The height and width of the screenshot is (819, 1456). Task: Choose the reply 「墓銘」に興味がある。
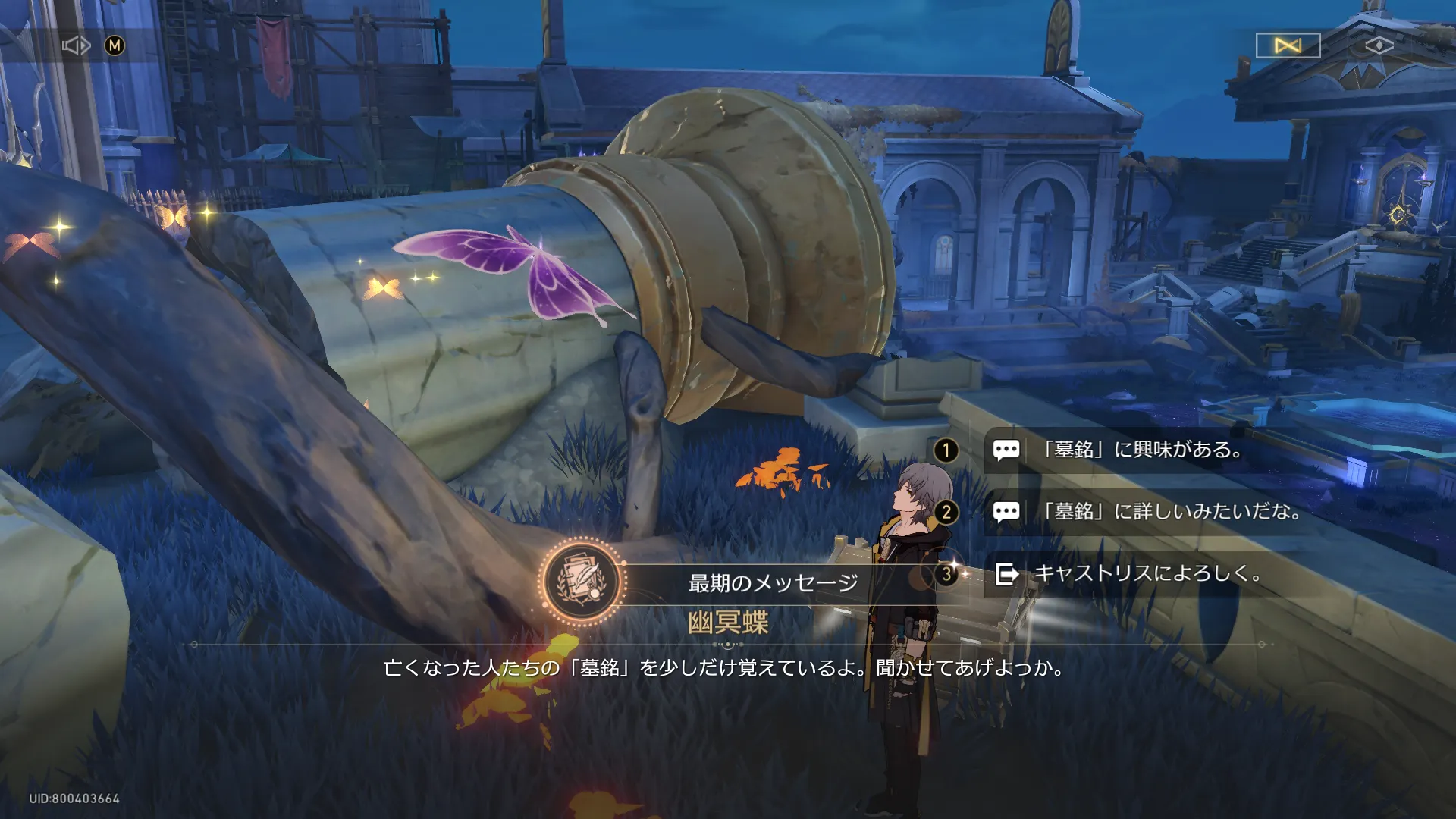(x=1141, y=450)
